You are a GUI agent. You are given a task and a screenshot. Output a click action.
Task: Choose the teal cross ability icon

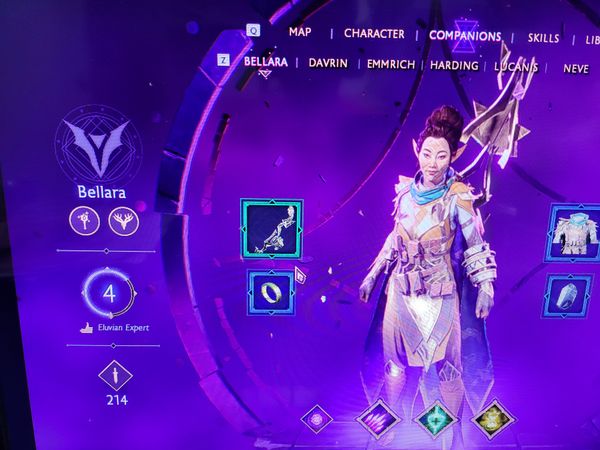(436, 419)
